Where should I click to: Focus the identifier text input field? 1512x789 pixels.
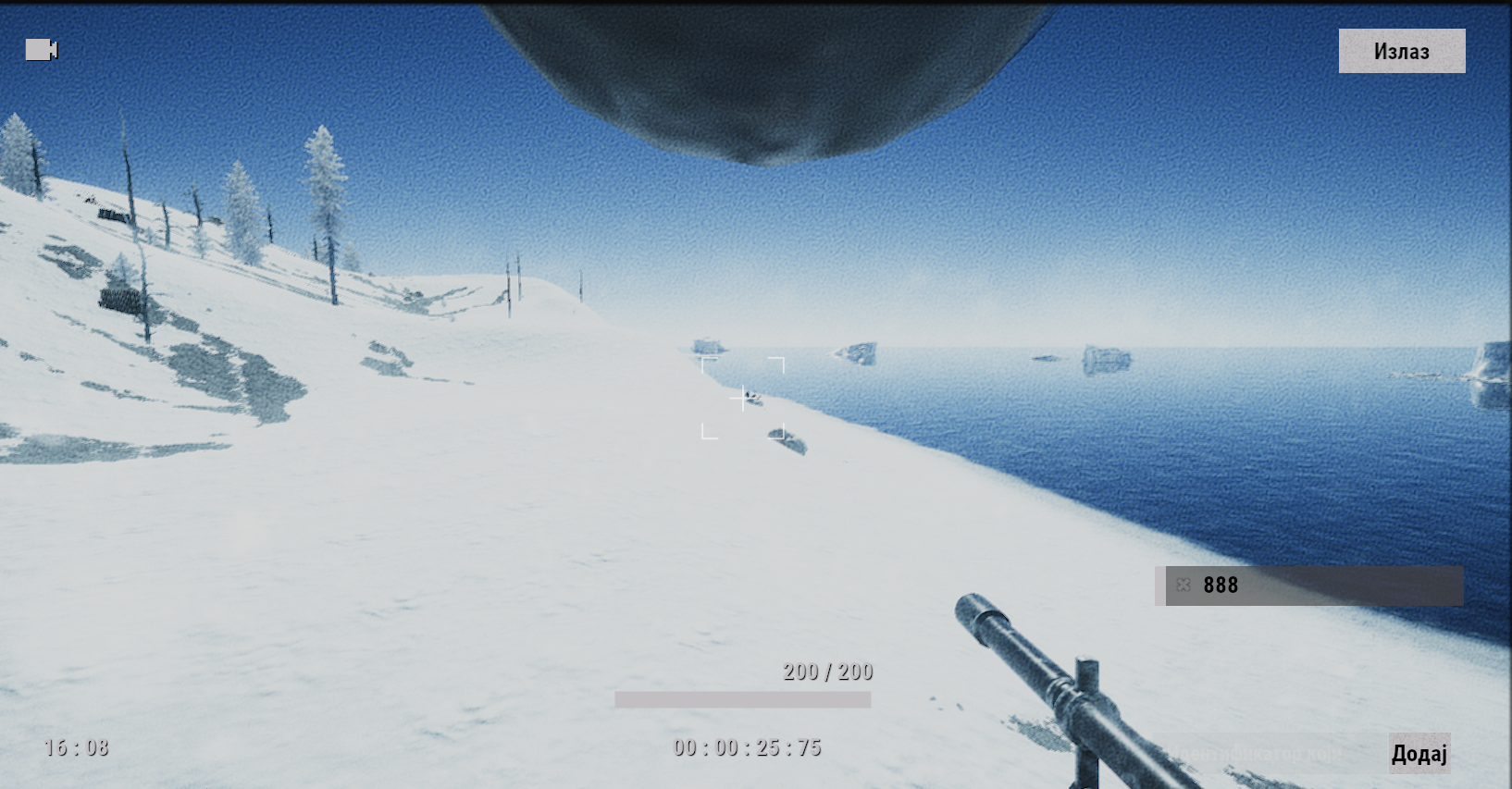click(1268, 755)
